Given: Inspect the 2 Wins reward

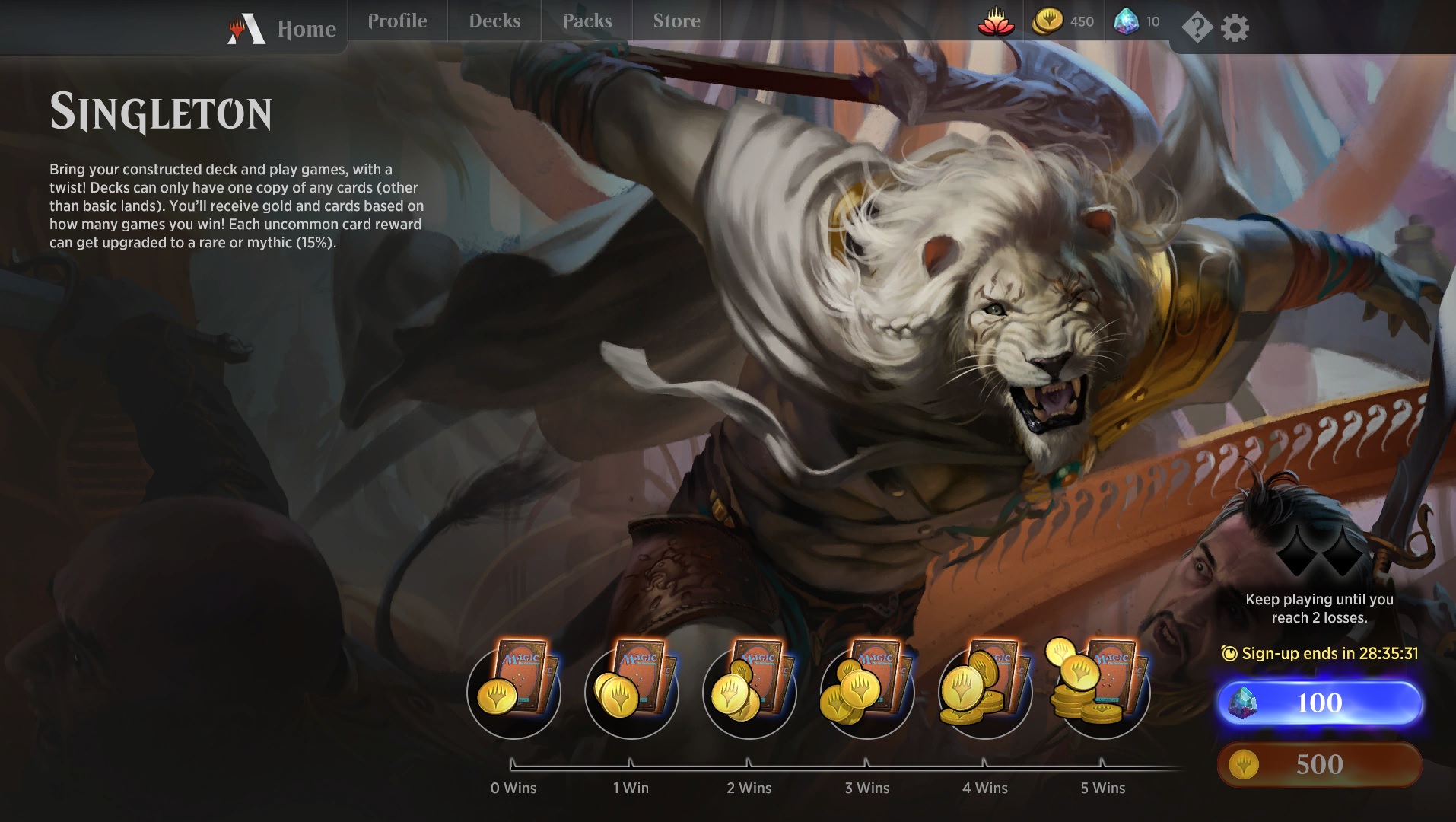Looking at the screenshot, I should point(749,690).
